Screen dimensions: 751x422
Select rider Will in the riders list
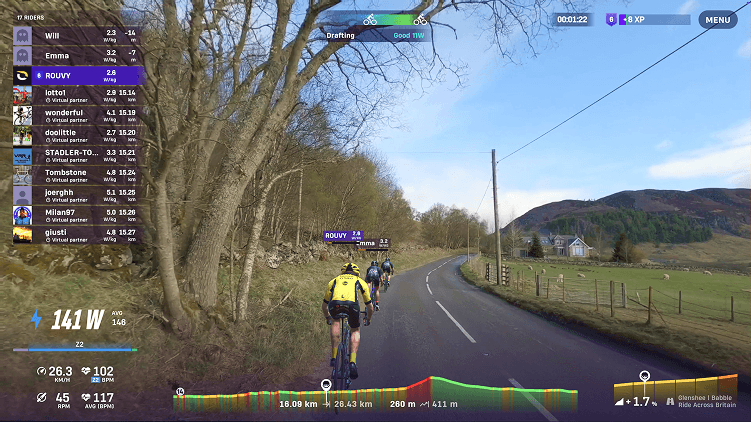click(76, 35)
